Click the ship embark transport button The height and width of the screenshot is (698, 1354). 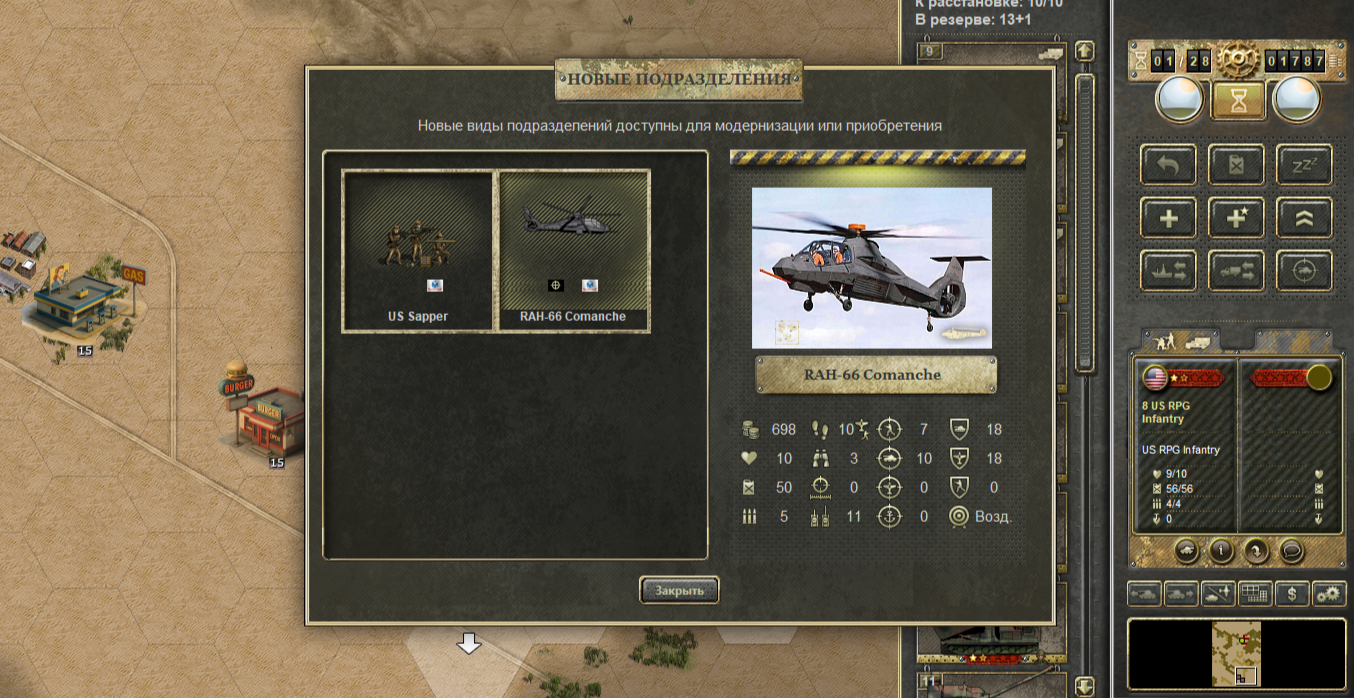coord(1168,271)
